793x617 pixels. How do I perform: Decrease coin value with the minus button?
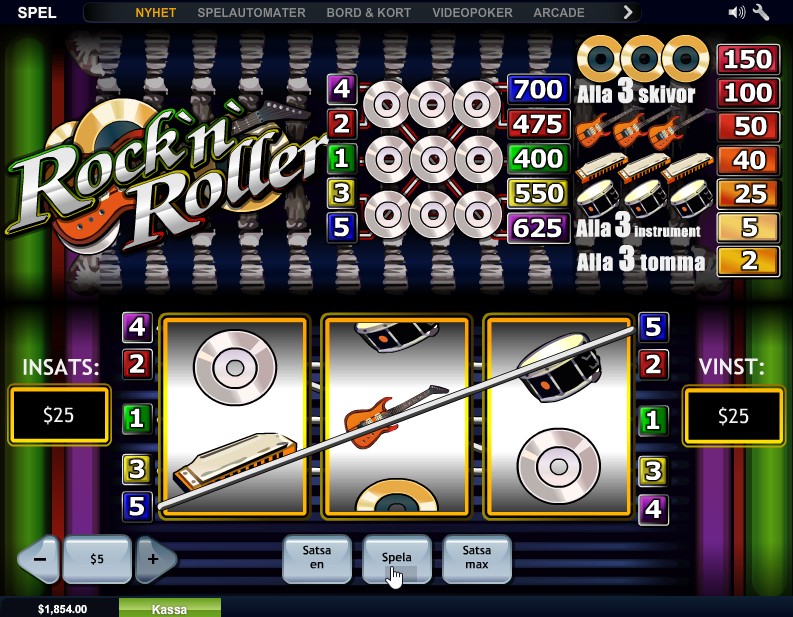(x=40, y=559)
